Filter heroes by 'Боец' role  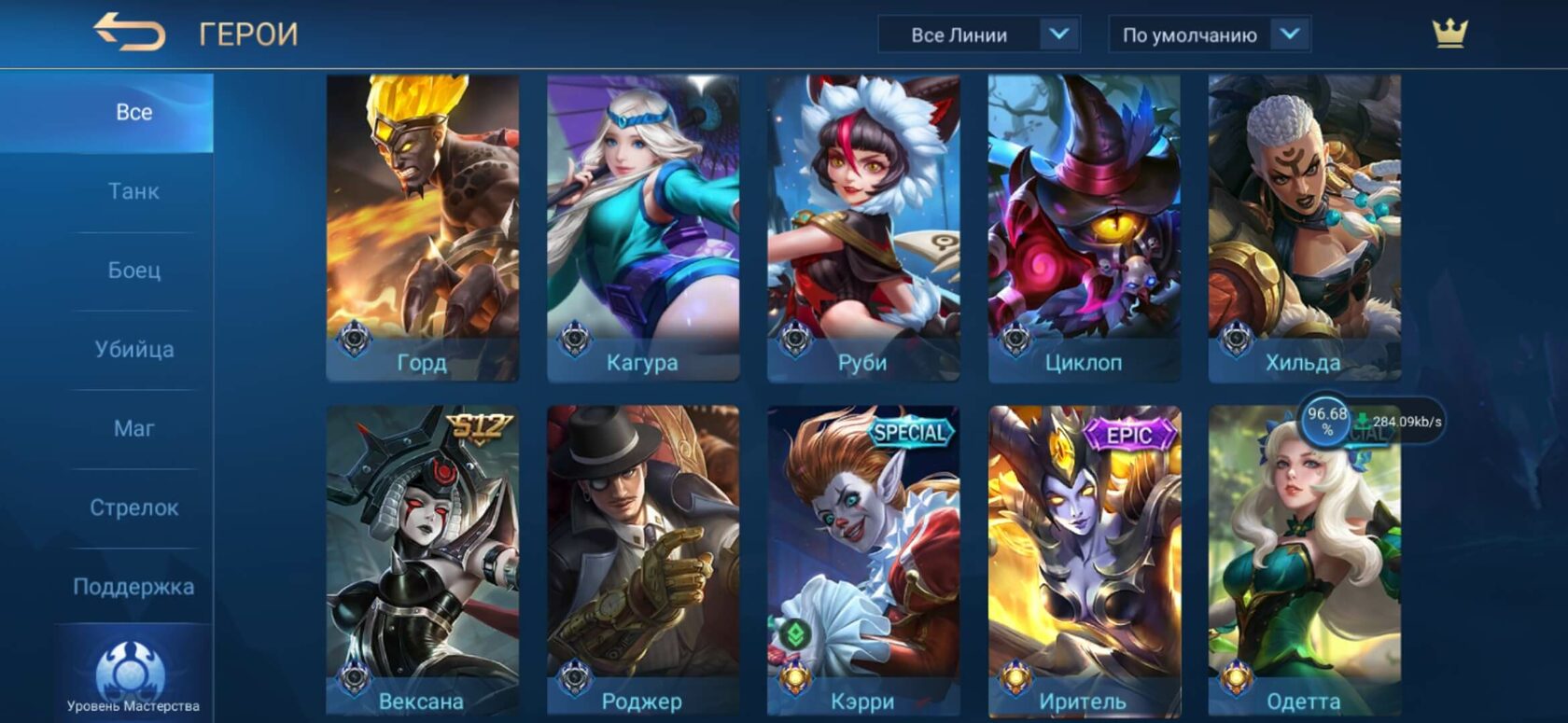[x=133, y=271]
